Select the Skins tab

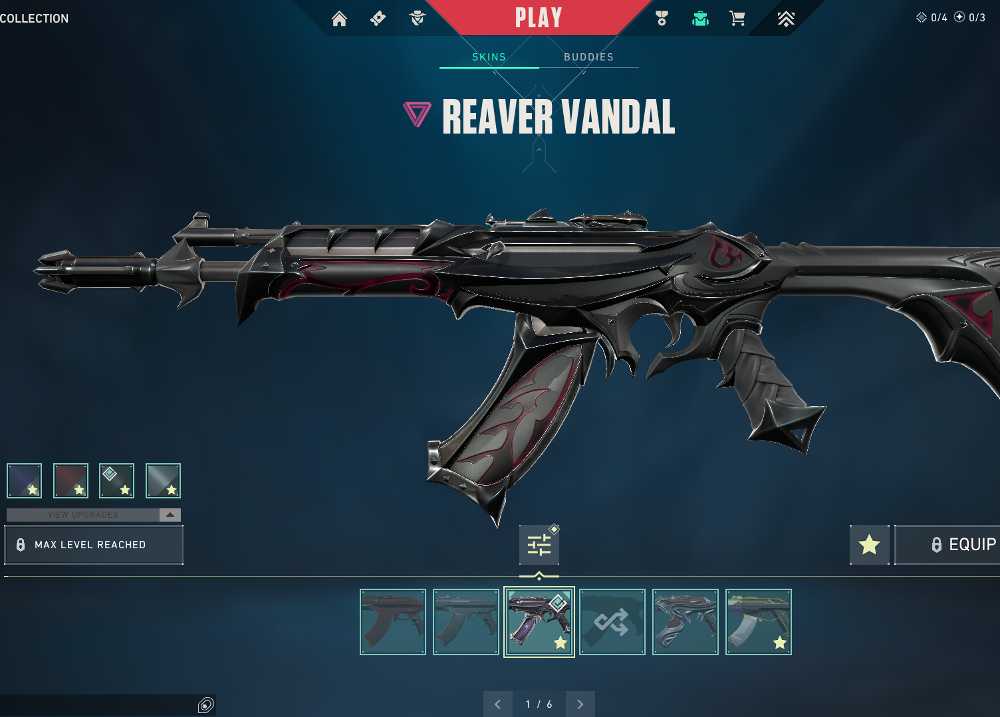(x=489, y=57)
